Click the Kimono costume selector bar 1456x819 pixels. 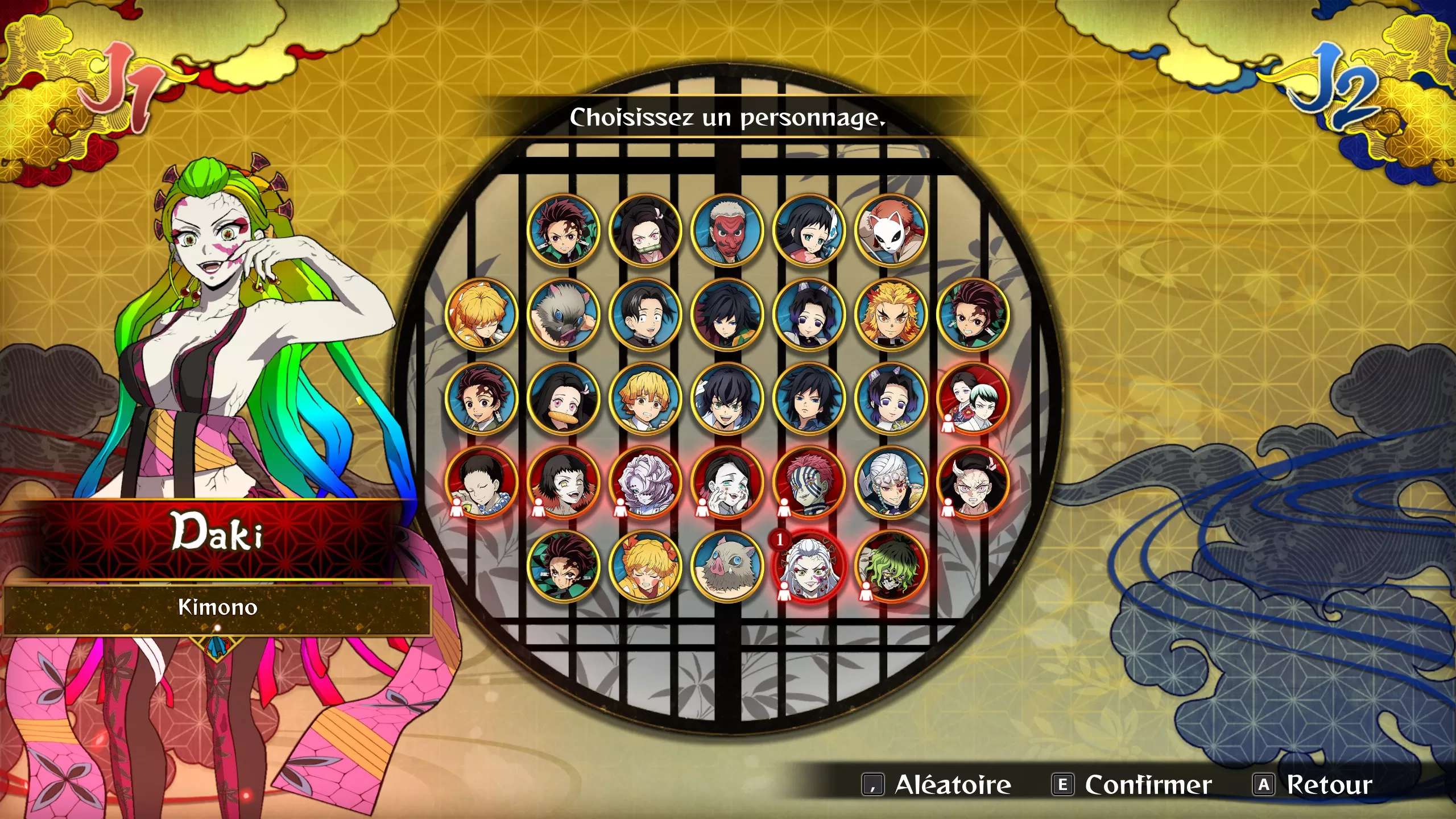pyautogui.click(x=217, y=608)
